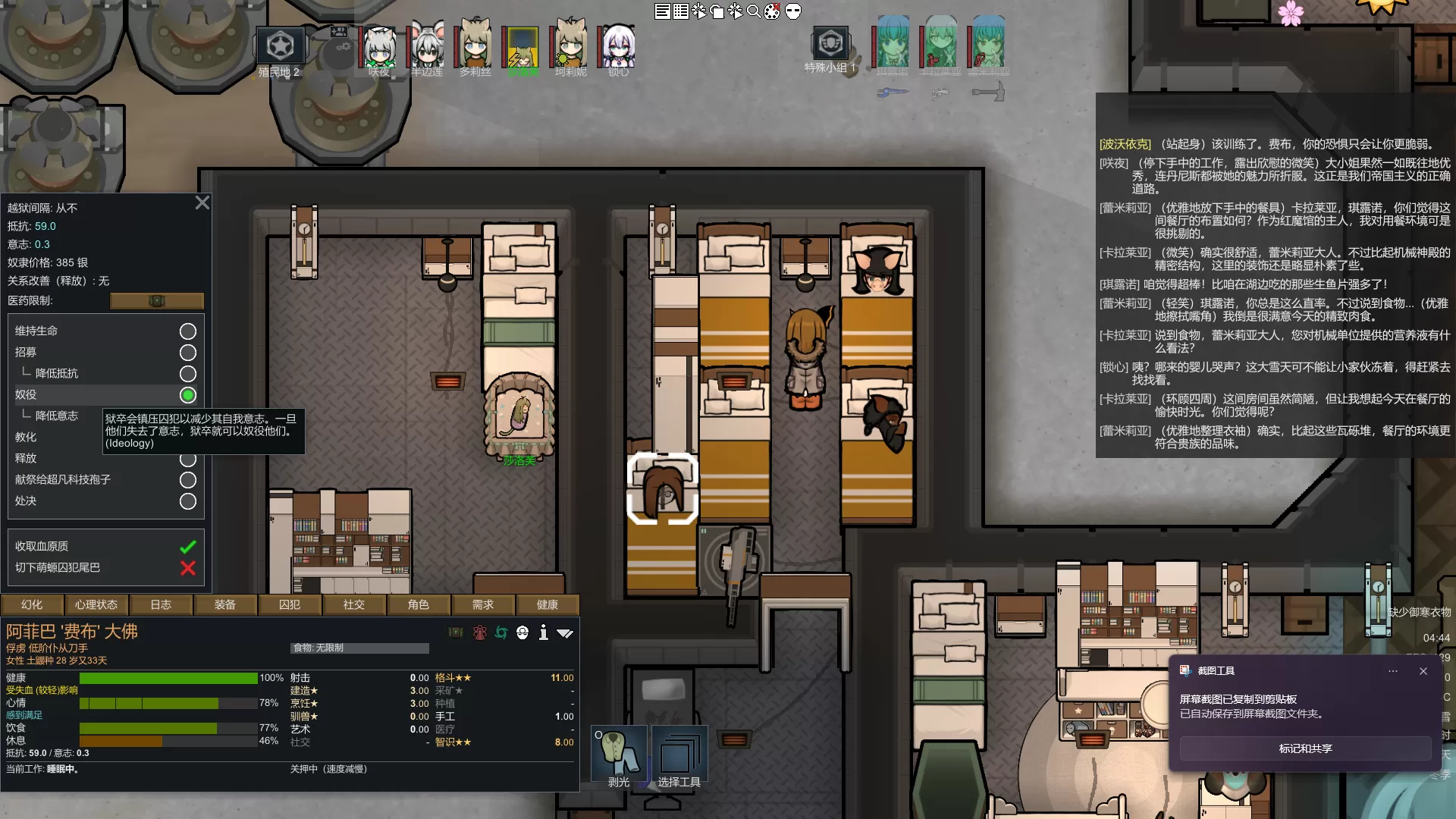
Task: Click 标记和共享 in the snipping tool notification
Action: 1305,748
